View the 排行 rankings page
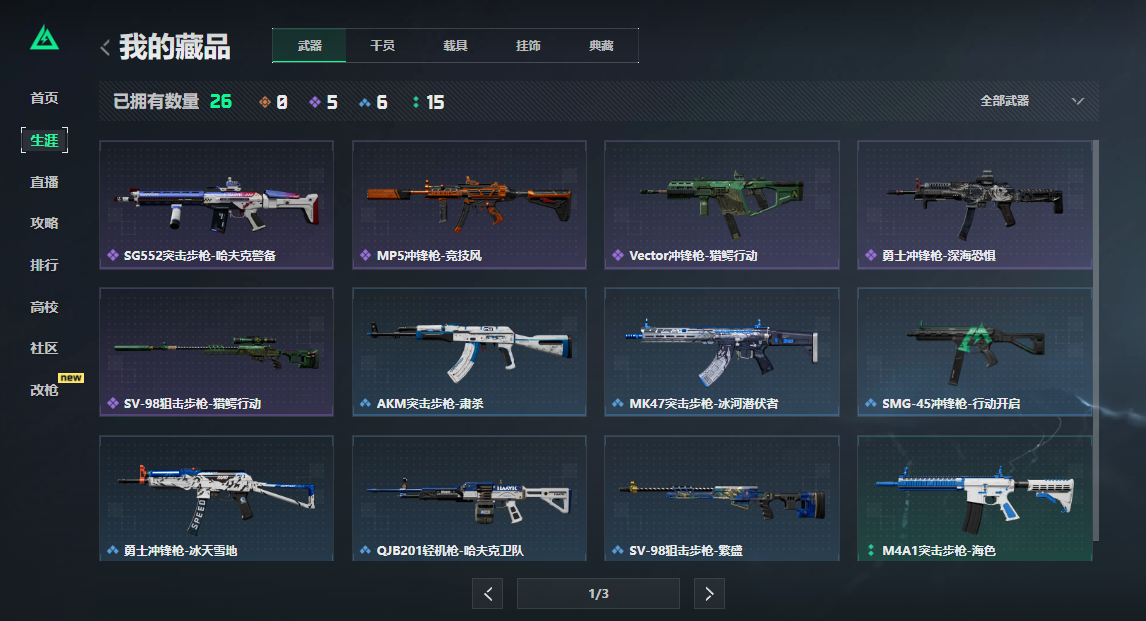1146x621 pixels. coord(44,265)
